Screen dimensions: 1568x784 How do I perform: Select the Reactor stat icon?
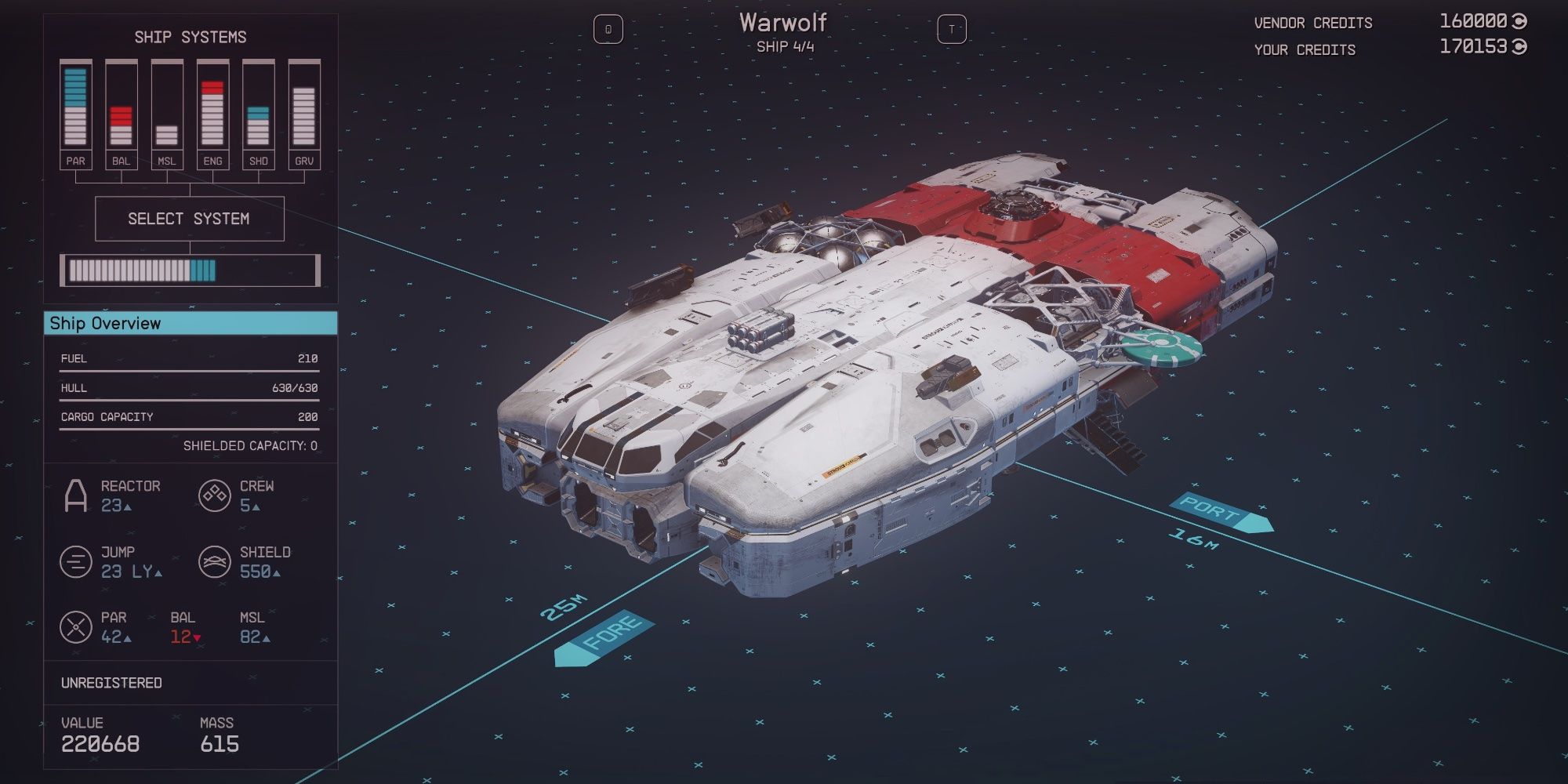click(75, 494)
